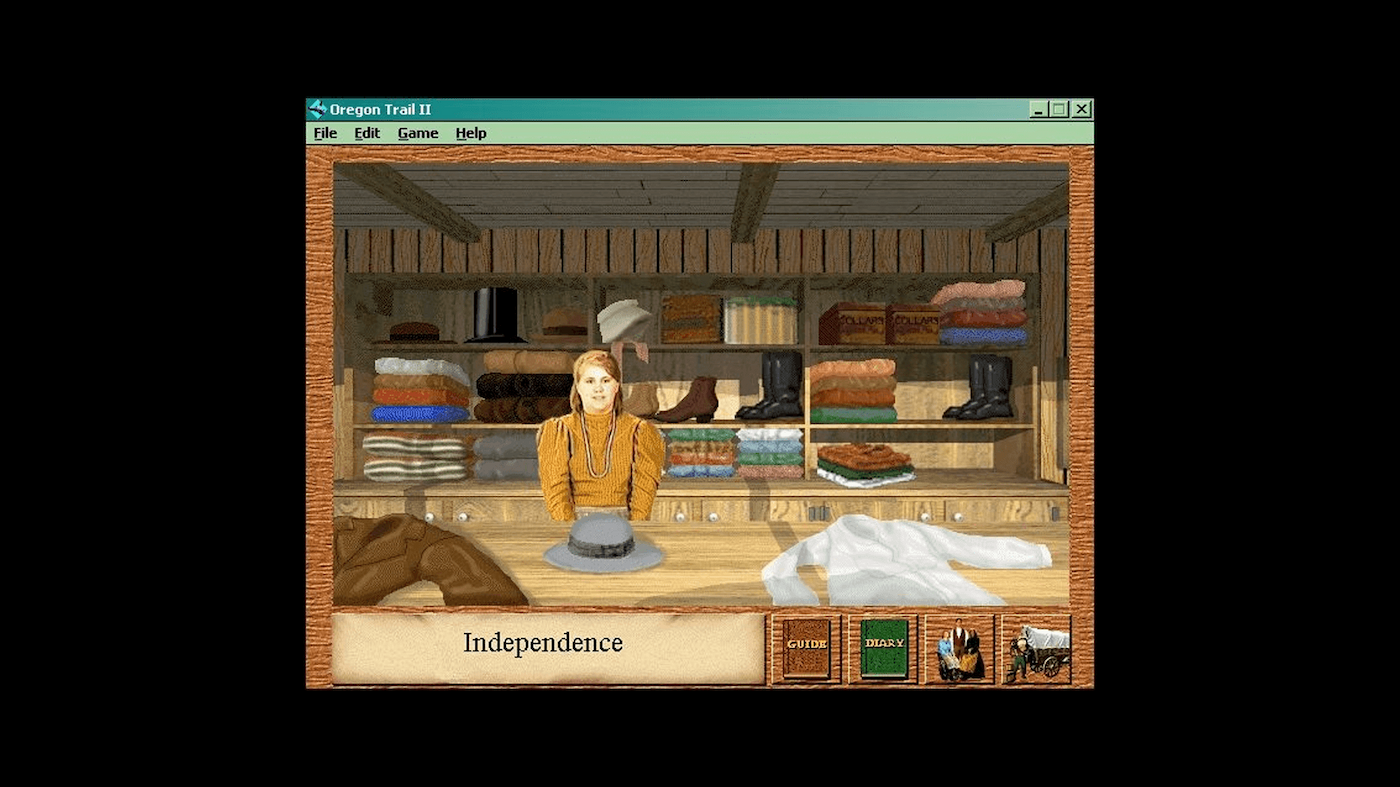Open the Game menu
This screenshot has width=1400, height=787.
[417, 132]
